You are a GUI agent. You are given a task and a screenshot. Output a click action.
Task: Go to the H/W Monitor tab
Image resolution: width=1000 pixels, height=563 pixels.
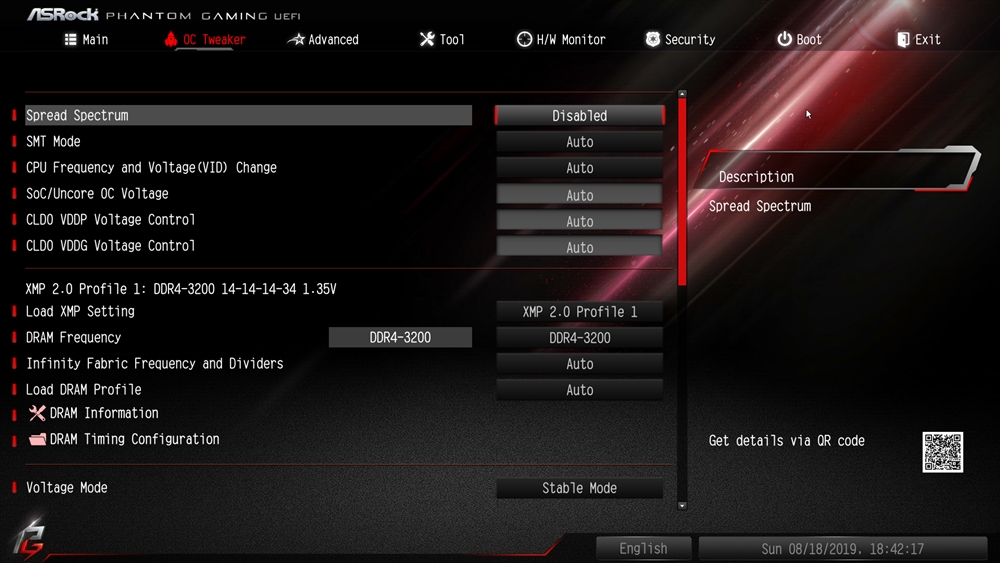pos(561,40)
